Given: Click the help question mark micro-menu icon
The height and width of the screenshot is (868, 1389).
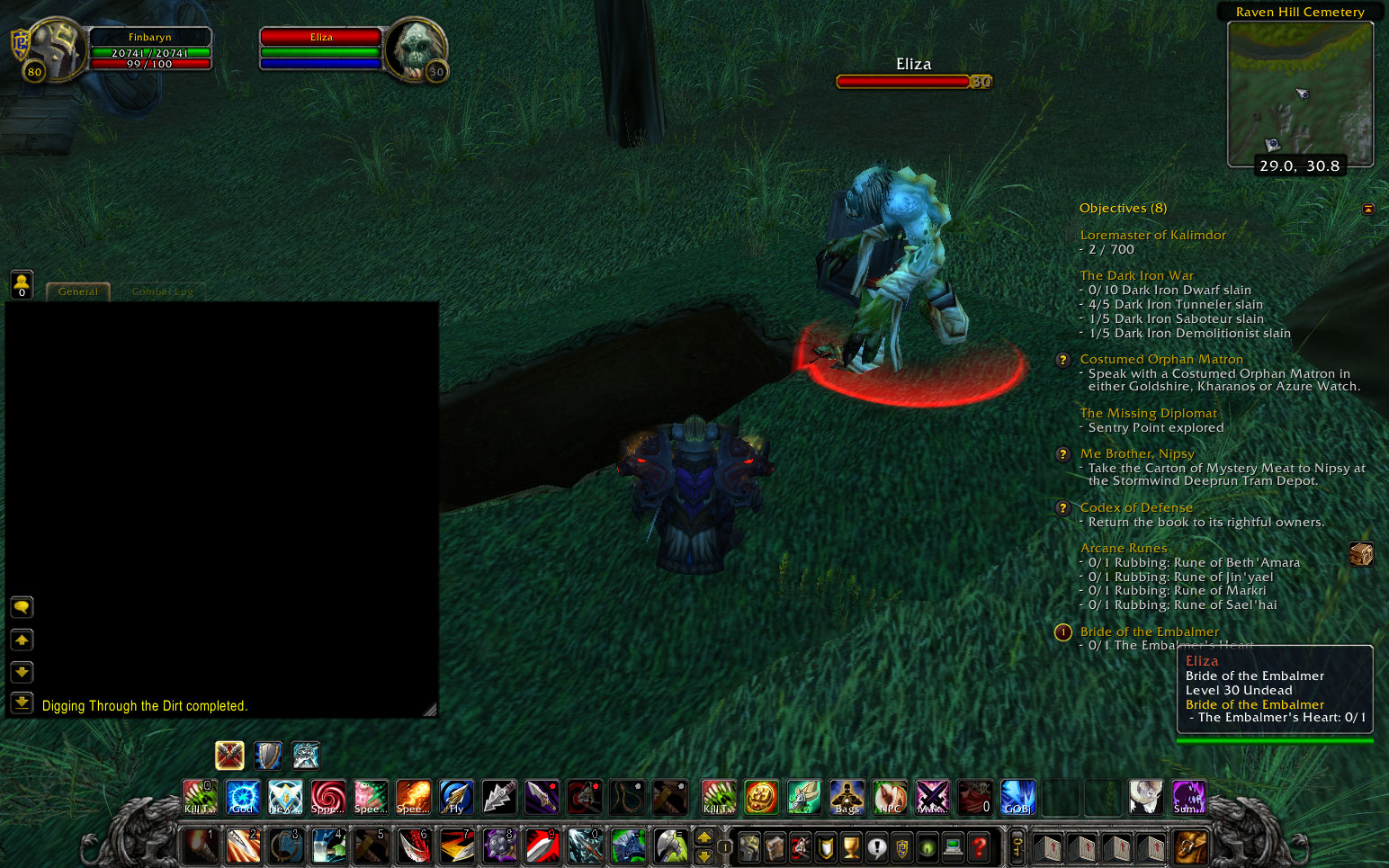Looking at the screenshot, I should tap(978, 846).
